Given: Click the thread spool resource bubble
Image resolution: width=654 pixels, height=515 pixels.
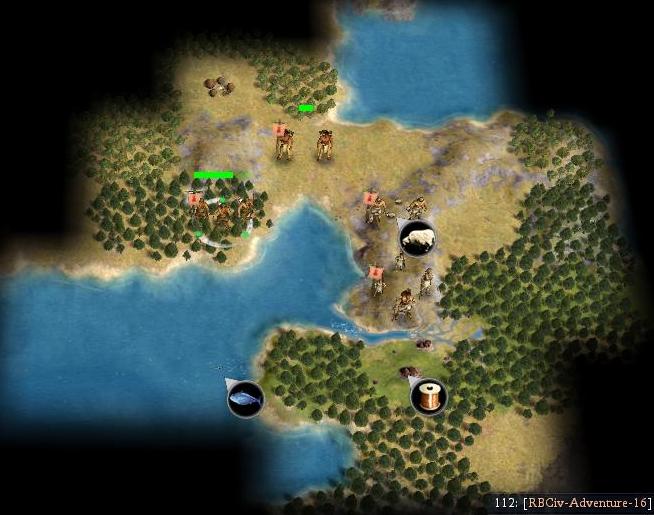Looking at the screenshot, I should pyautogui.click(x=429, y=396).
